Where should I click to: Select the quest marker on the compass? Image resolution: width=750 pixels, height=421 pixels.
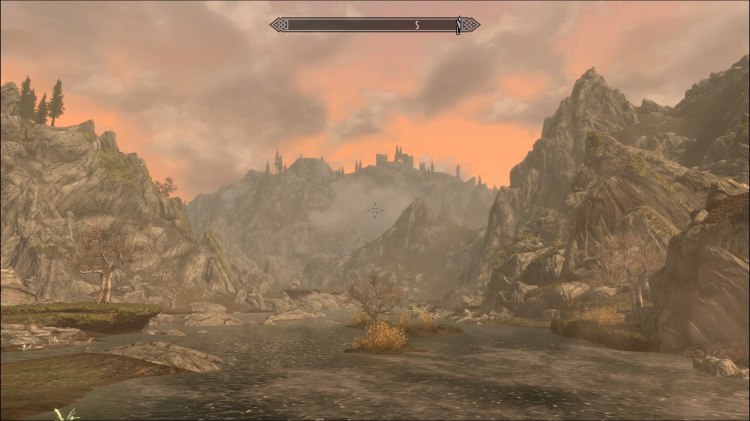click(x=458, y=24)
